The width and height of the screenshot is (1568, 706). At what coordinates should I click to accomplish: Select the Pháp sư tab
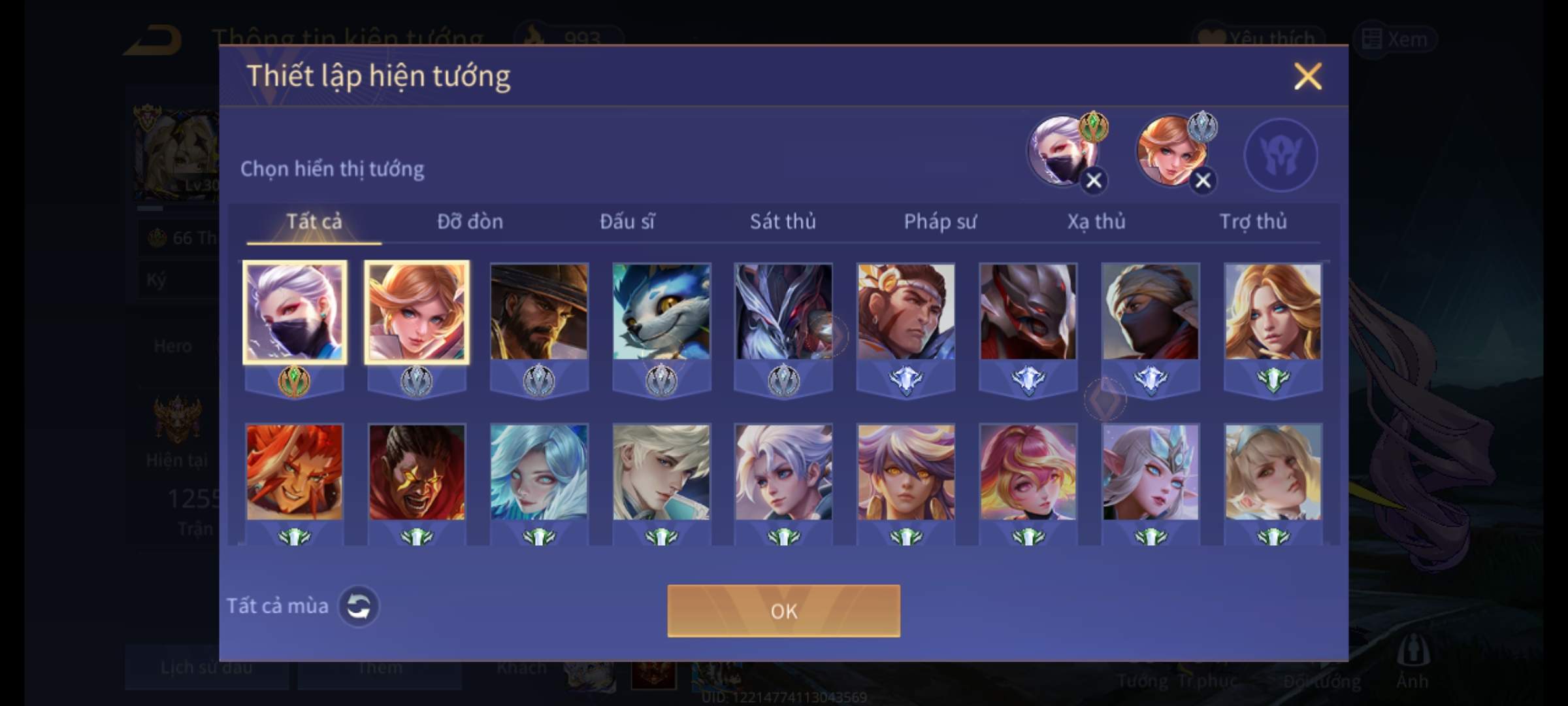(x=939, y=222)
